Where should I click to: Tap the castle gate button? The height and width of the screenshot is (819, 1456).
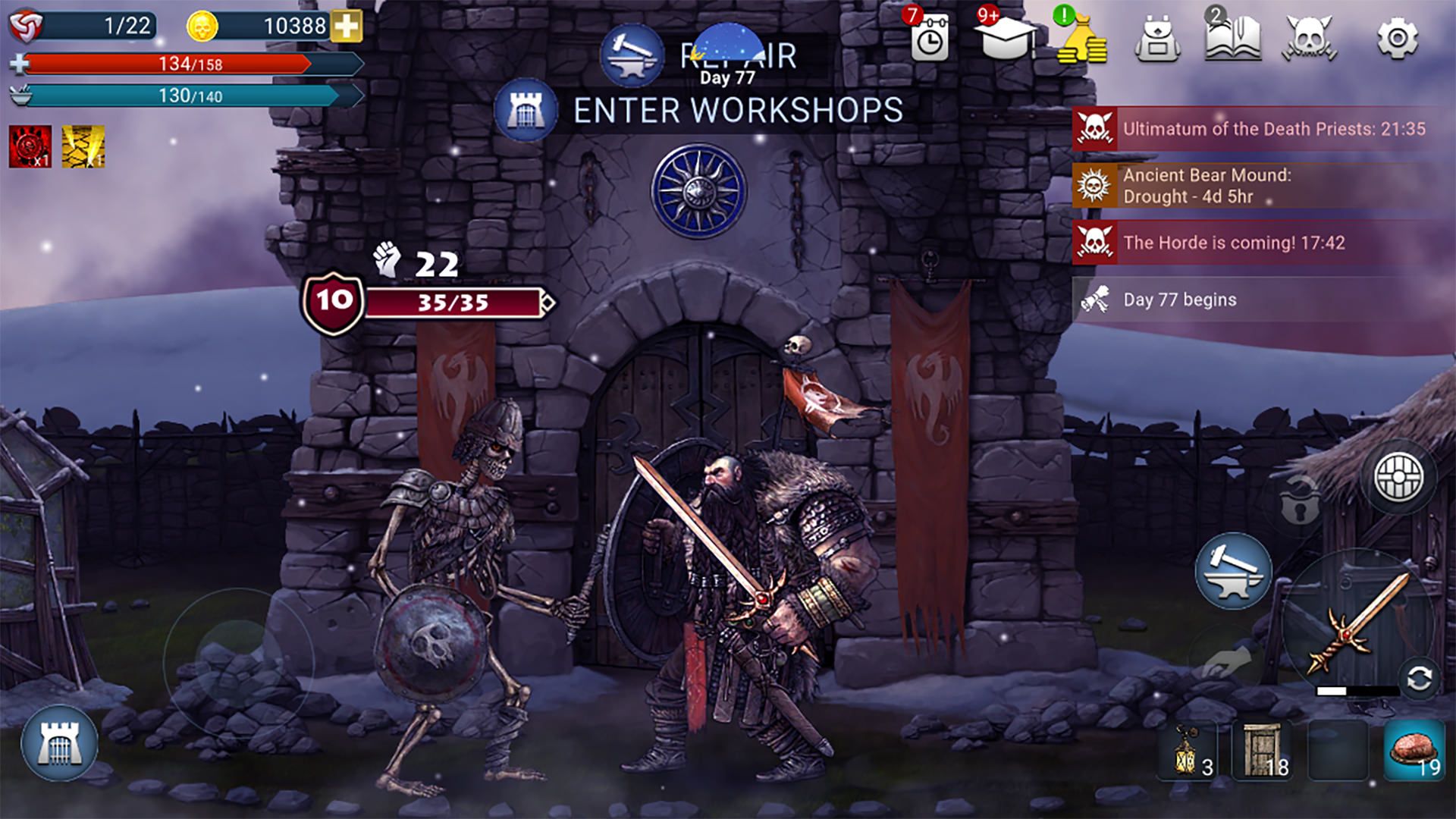(59, 743)
